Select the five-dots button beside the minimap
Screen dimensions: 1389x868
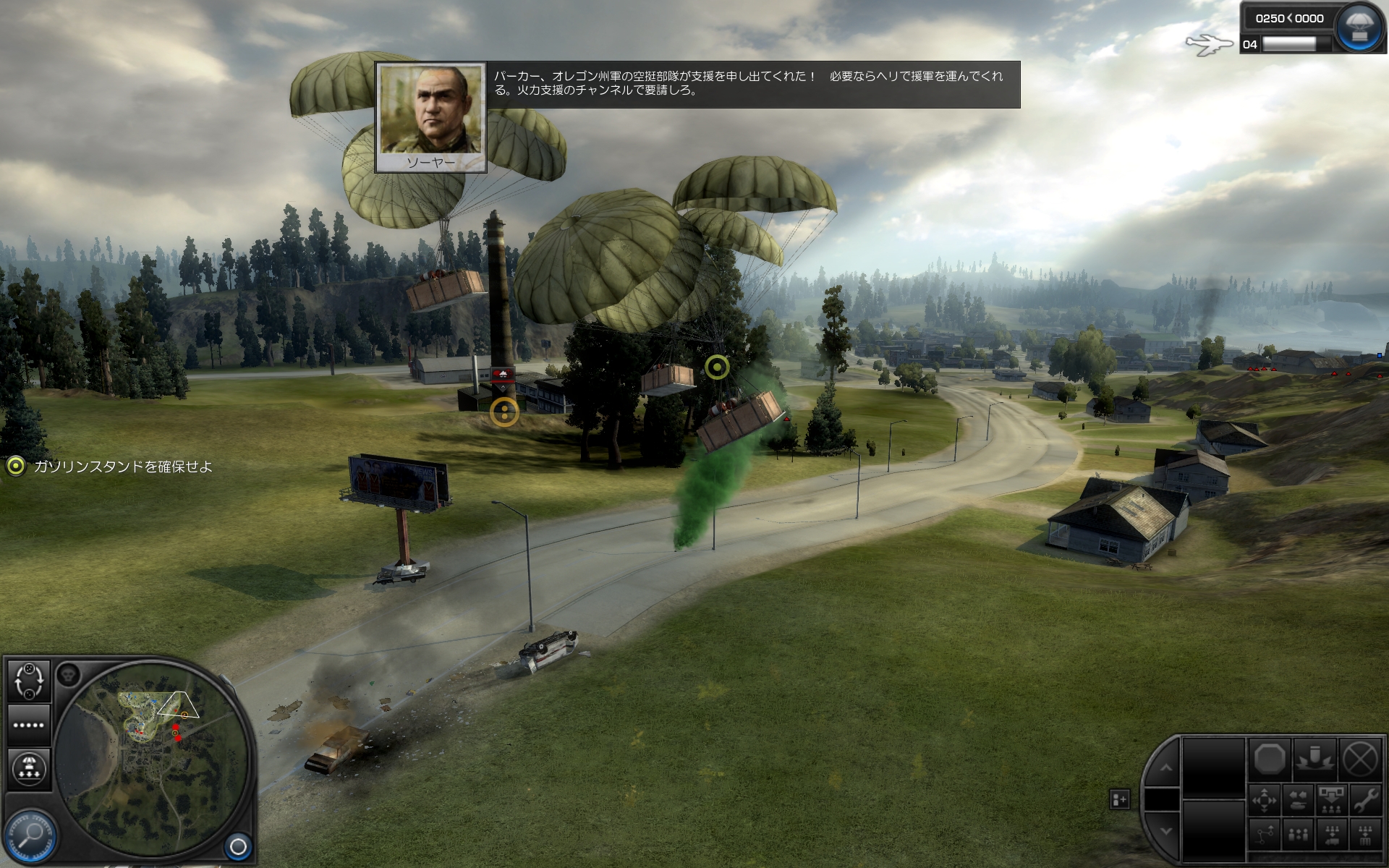(29, 725)
